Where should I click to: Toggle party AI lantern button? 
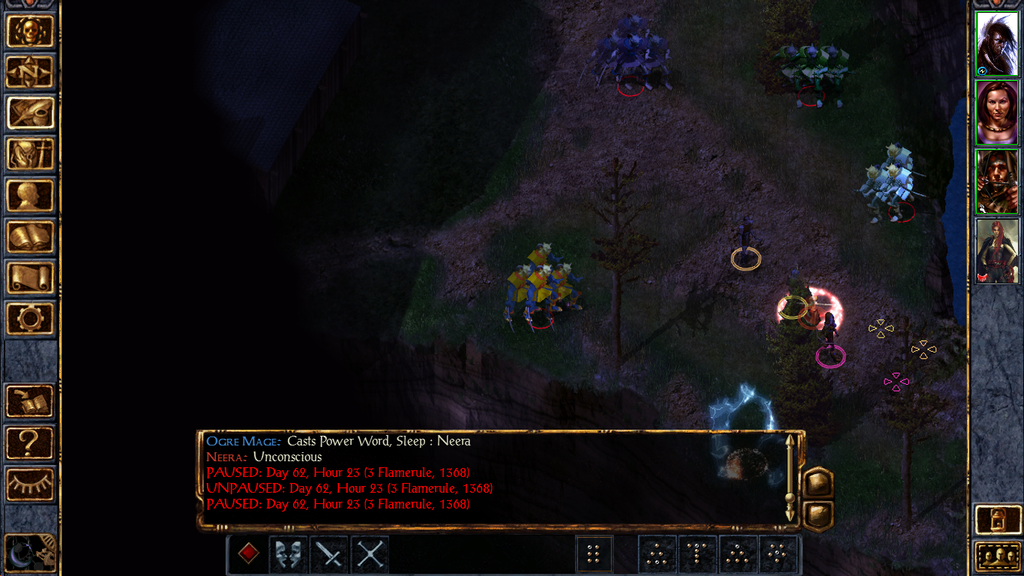[997, 520]
